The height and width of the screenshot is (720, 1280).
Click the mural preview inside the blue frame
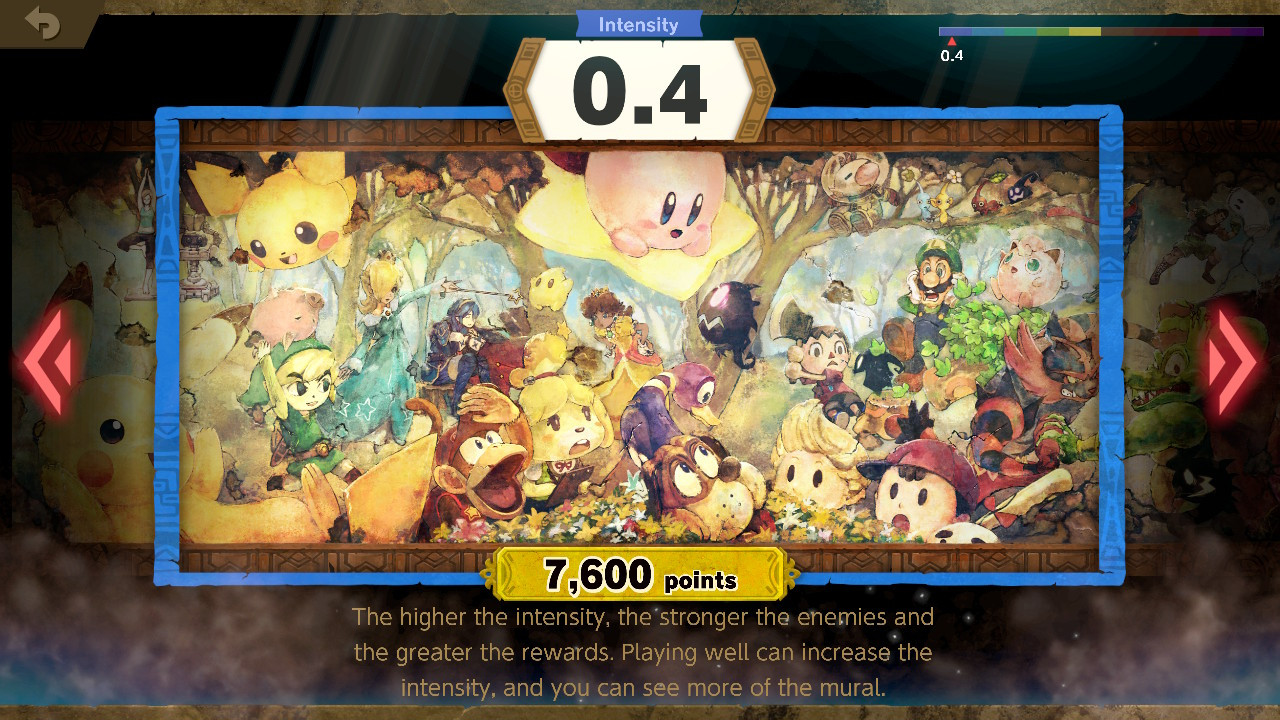(x=640, y=340)
